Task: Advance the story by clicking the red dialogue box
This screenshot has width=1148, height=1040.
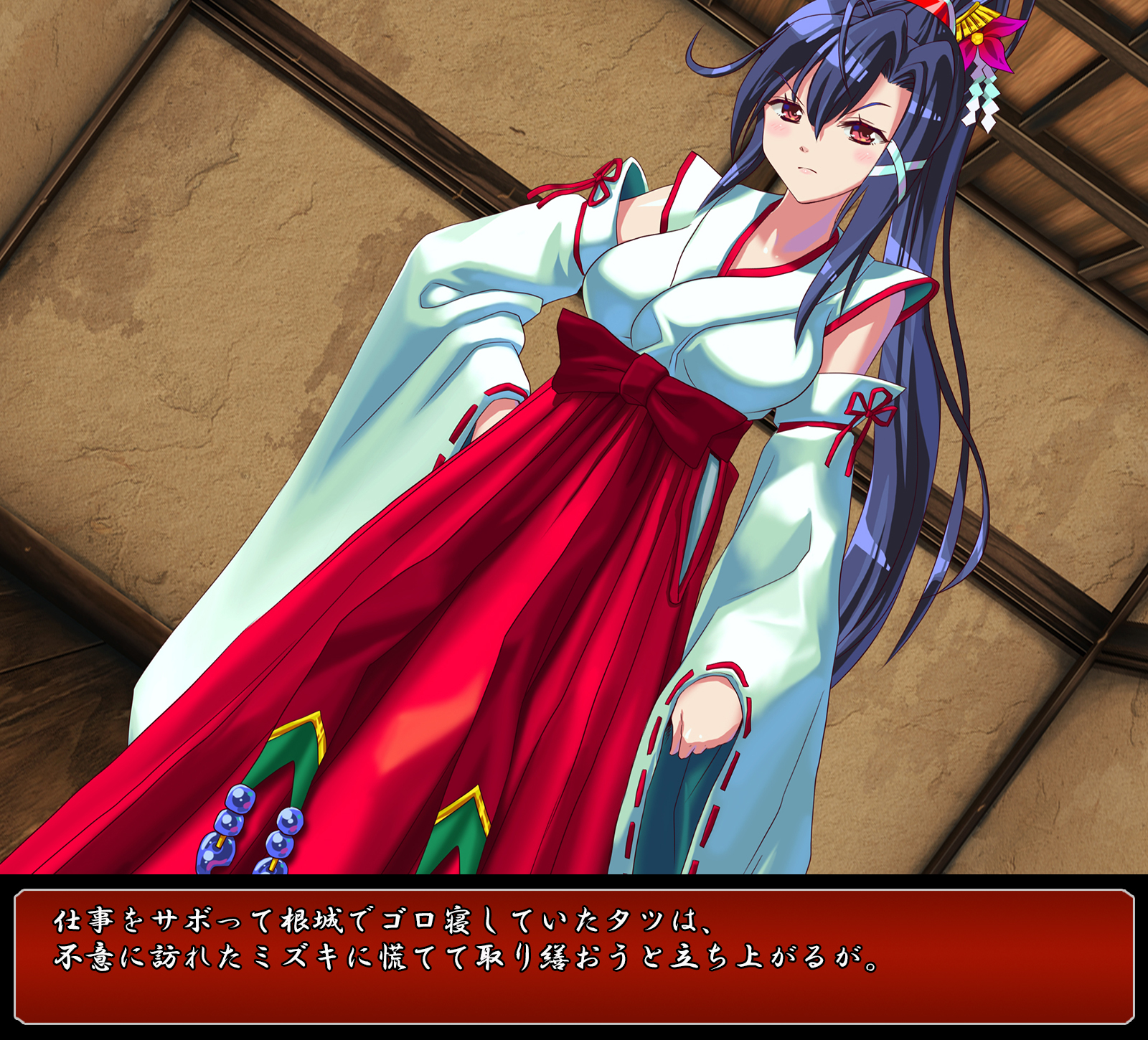Action: click(574, 958)
